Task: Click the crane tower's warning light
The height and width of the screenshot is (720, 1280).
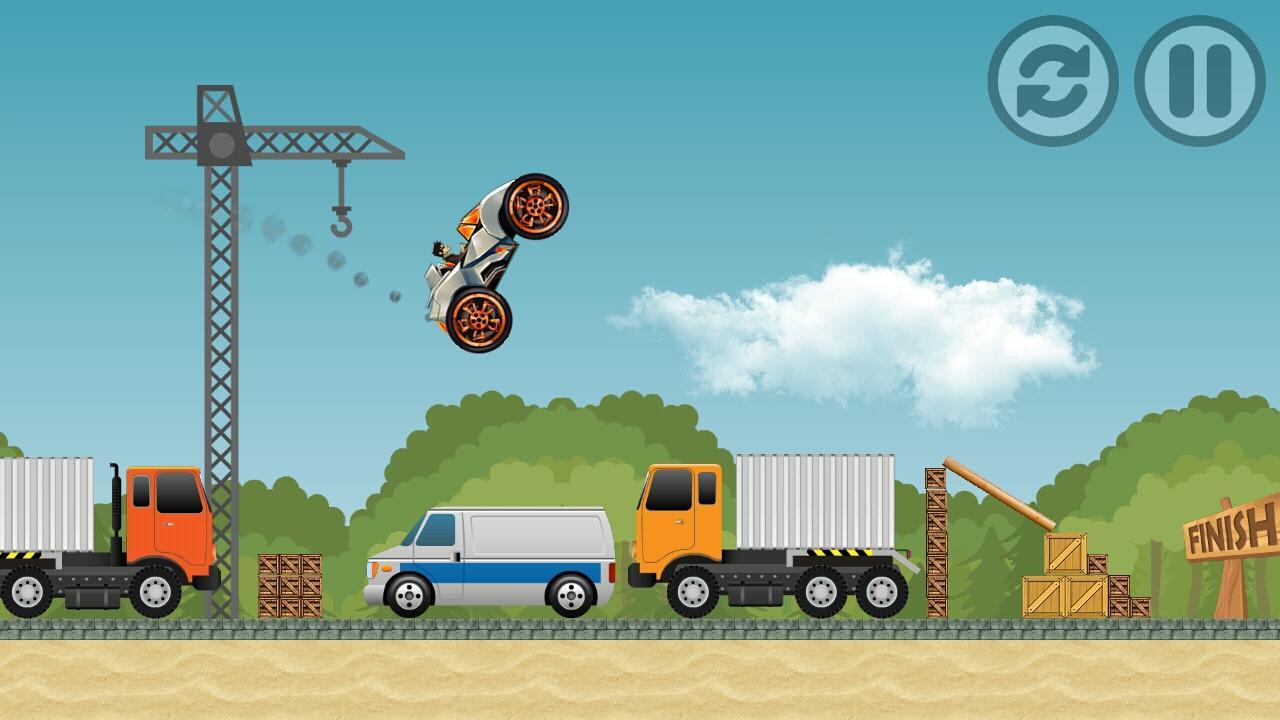Action: (x=220, y=141)
